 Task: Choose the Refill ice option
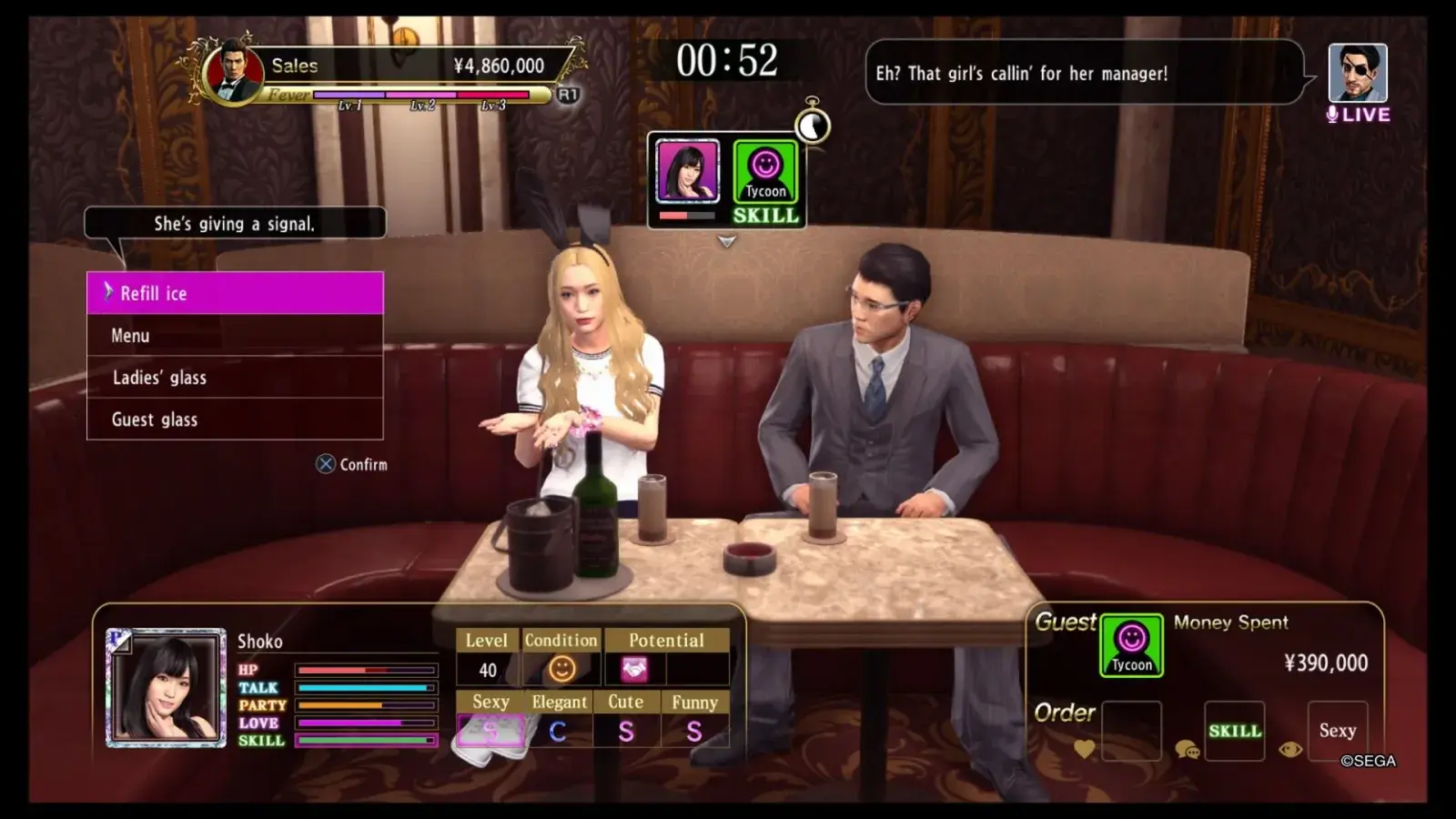tap(235, 293)
